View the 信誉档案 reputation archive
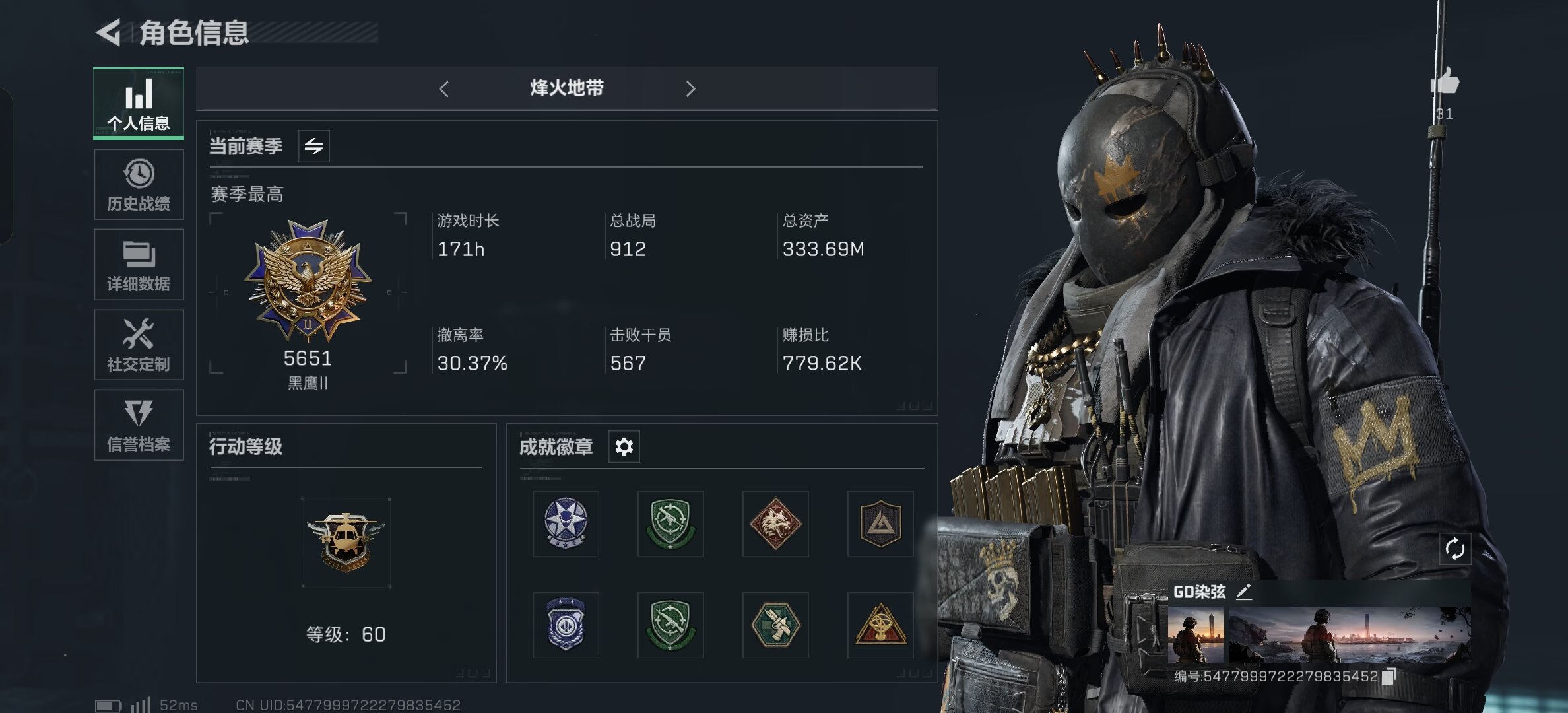Screen dimensions: 1568x713 139,424
